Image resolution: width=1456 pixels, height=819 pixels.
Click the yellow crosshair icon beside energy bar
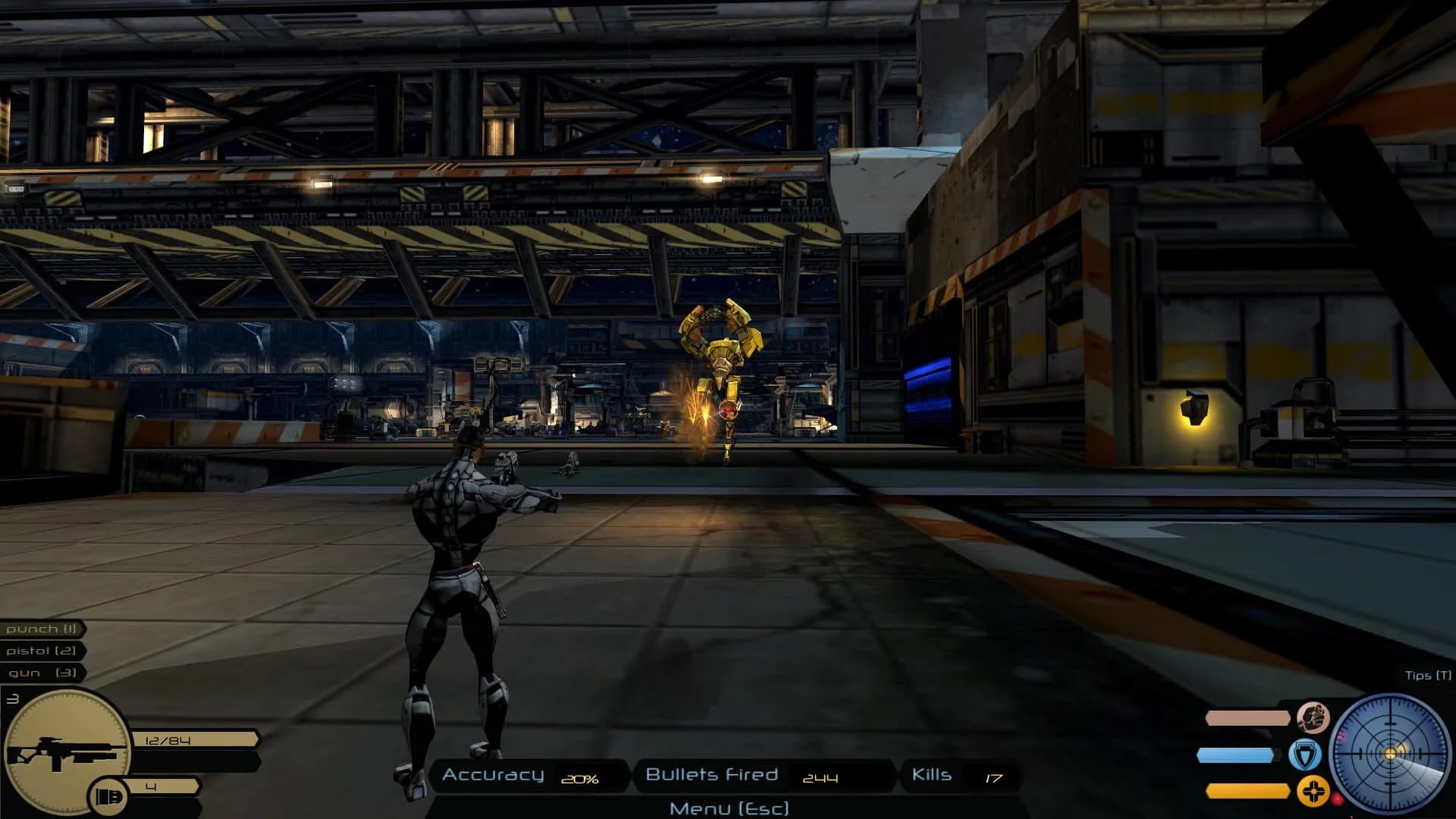point(1313,792)
